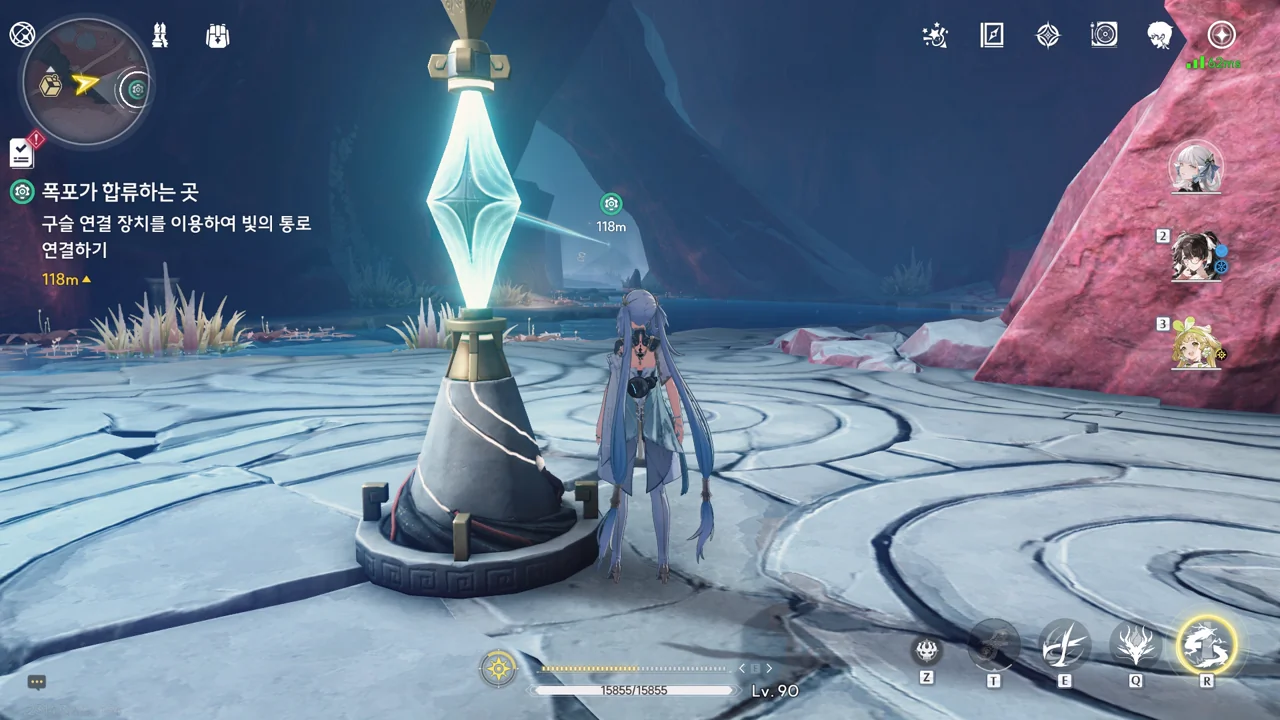Switch to the white-haired party member portrait
The image size is (1280, 720).
(1196, 167)
